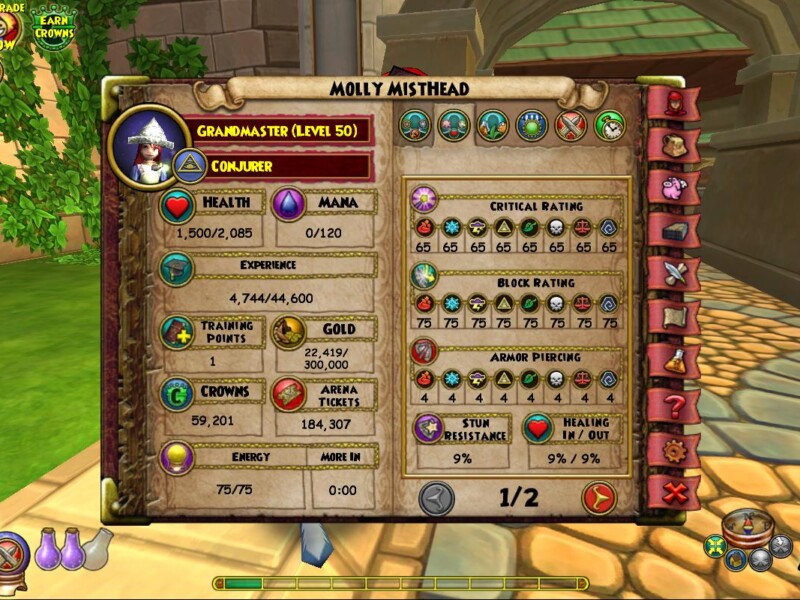Image resolution: width=800 pixels, height=600 pixels.
Task: Select the red-hooded character tab
Action: pyautogui.click(x=672, y=103)
